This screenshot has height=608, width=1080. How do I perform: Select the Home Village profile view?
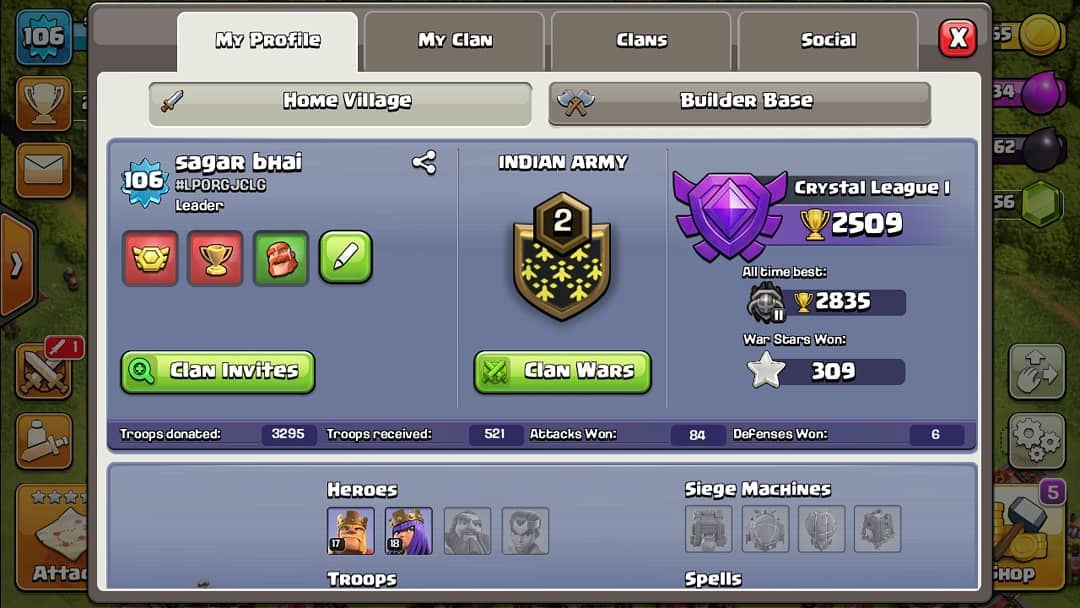click(x=340, y=101)
